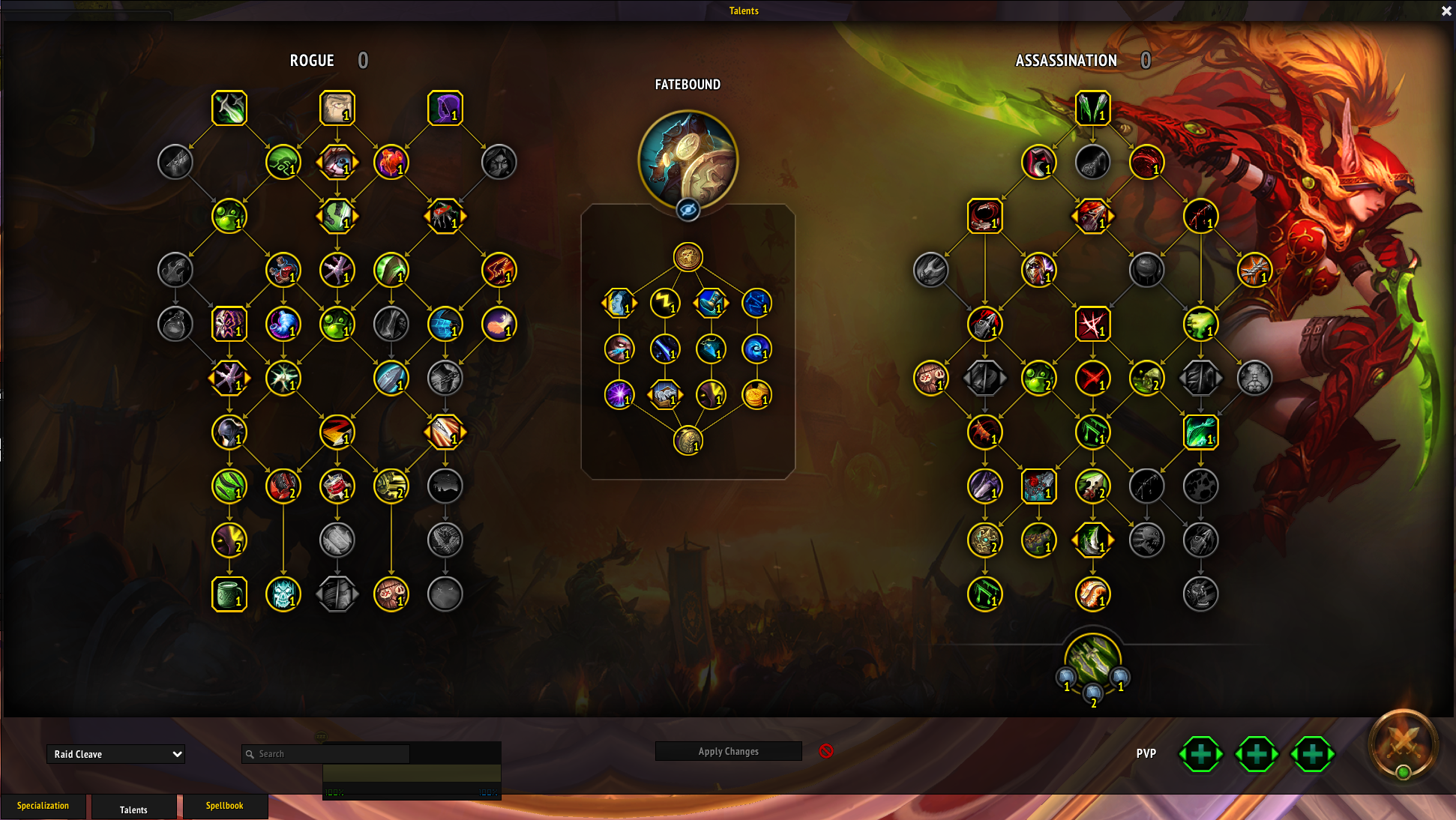Open the Spellbook tab

pos(224,806)
